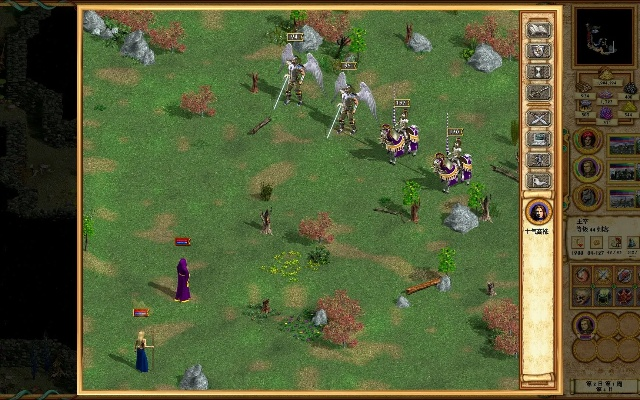Screen dimensions: 640x400
Task: Select the crossed blades skill icon
Action: 604,274
